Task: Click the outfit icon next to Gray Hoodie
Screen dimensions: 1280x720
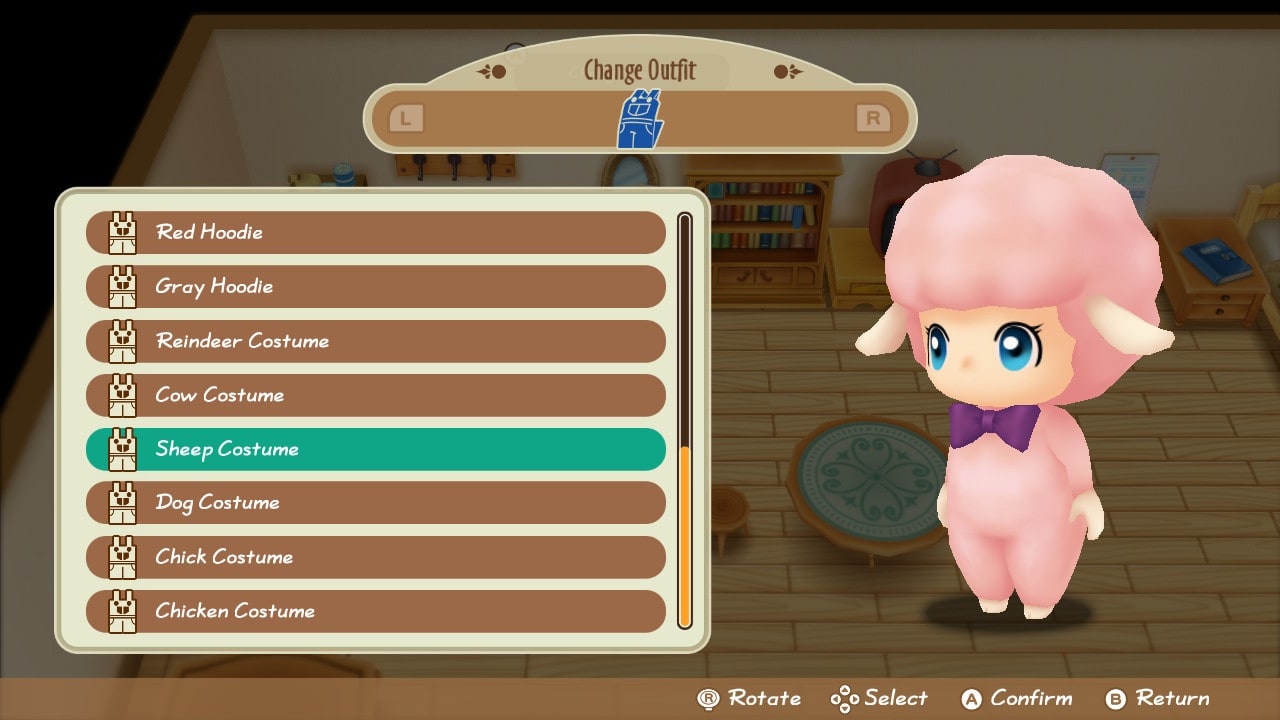Action: pos(123,287)
